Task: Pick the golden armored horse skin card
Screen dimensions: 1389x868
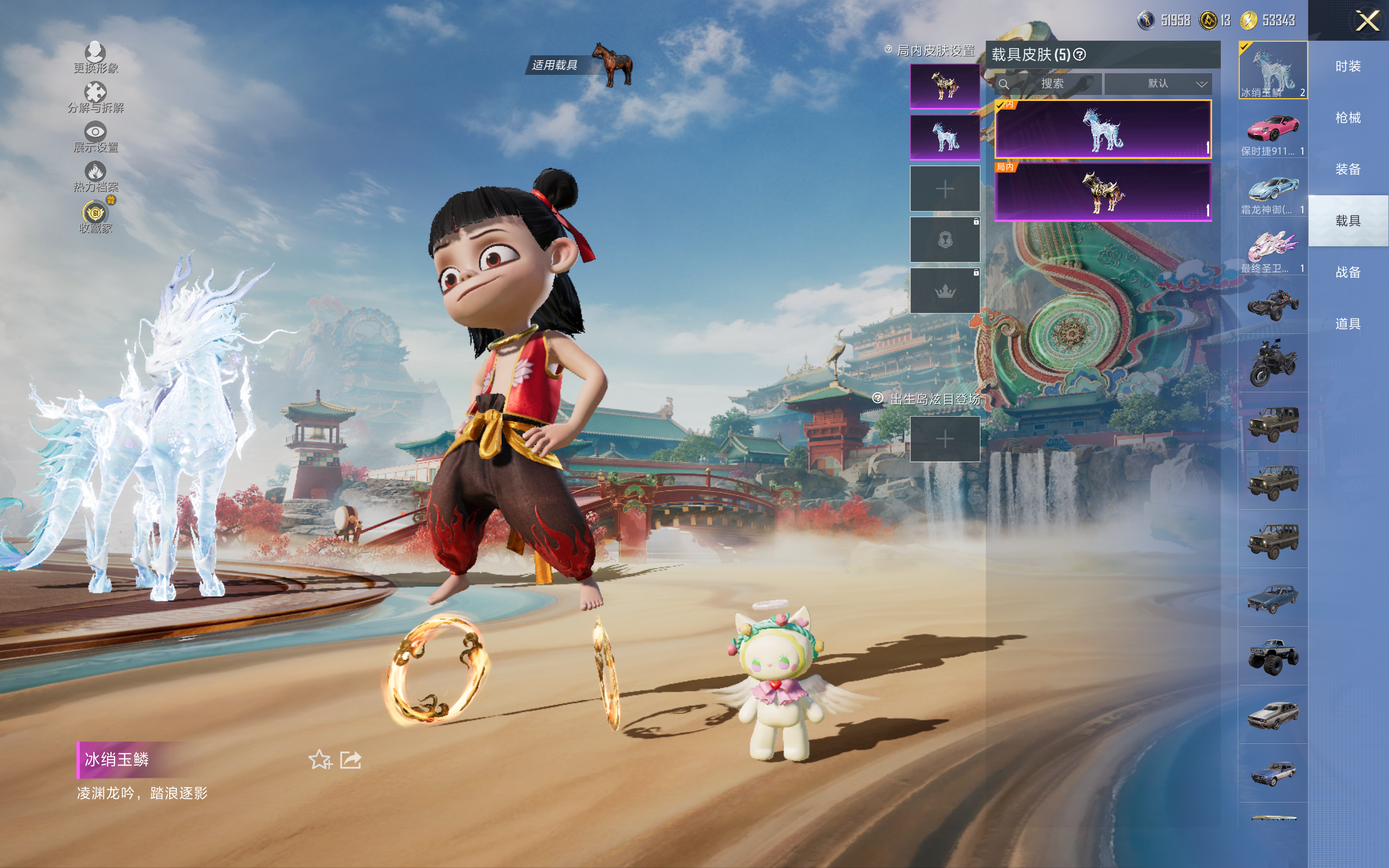Action: tap(1102, 192)
